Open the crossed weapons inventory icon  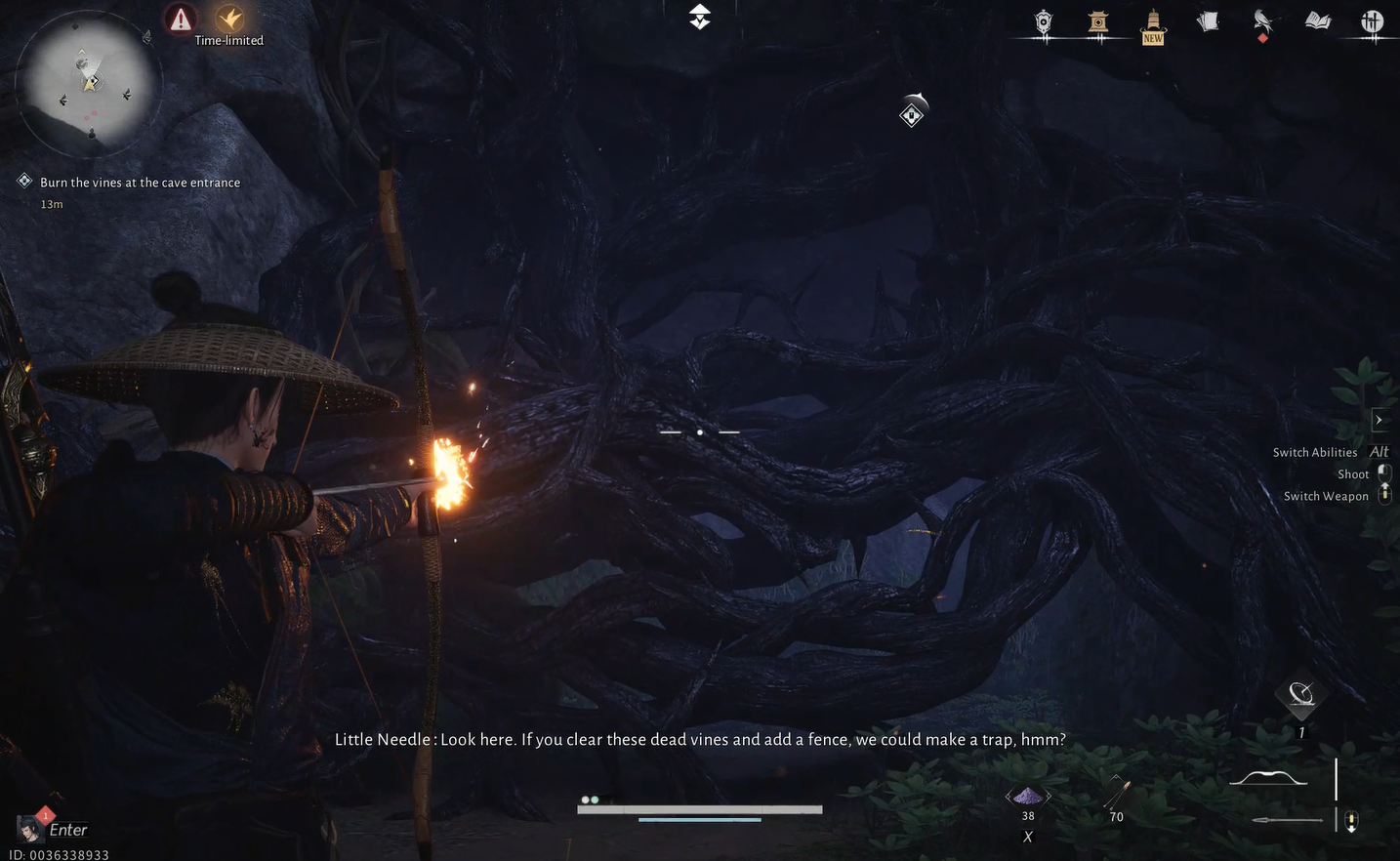click(x=1373, y=20)
